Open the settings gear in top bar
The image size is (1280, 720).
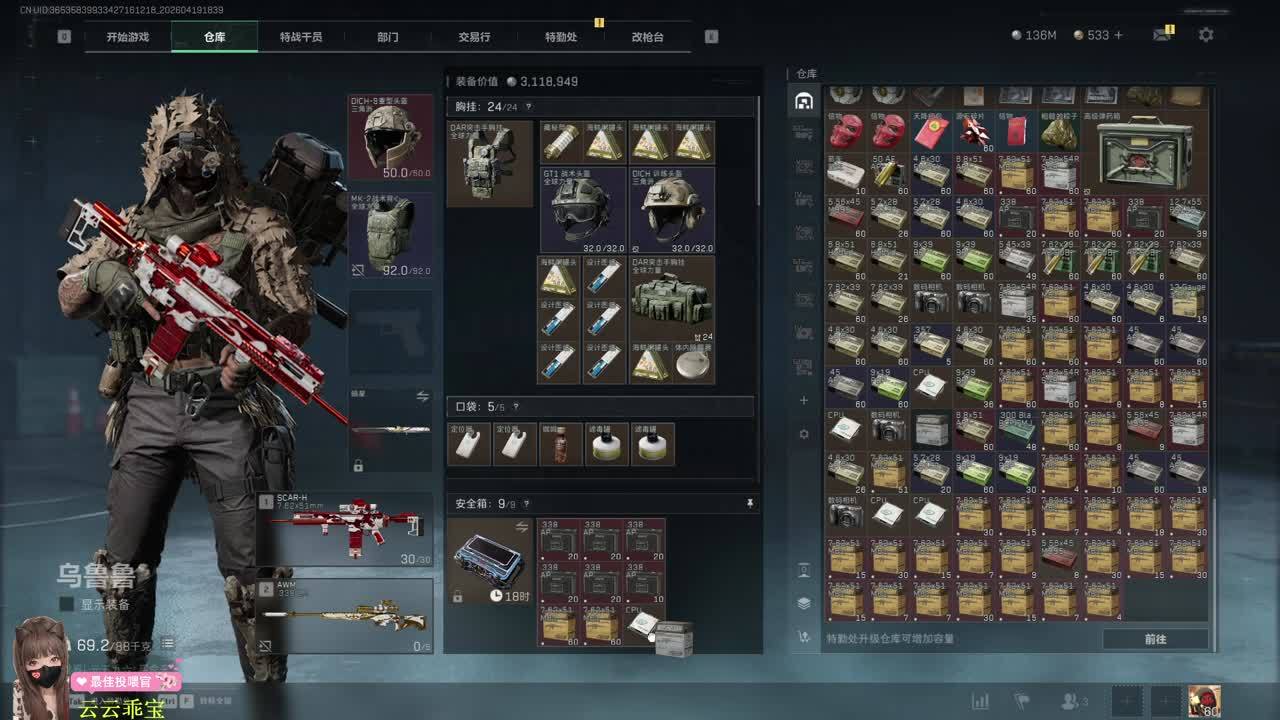point(1206,35)
